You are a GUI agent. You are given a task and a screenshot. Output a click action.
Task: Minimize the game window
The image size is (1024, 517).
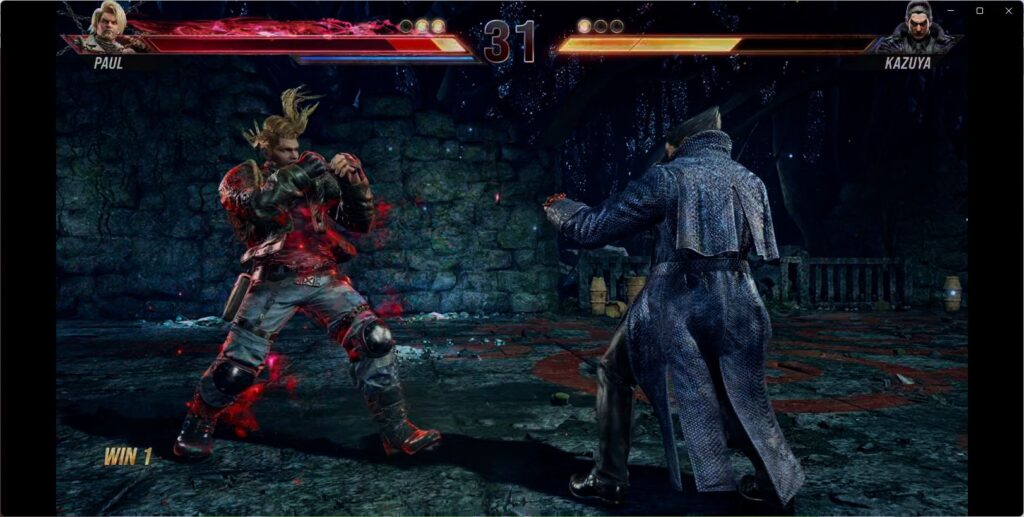(x=951, y=10)
